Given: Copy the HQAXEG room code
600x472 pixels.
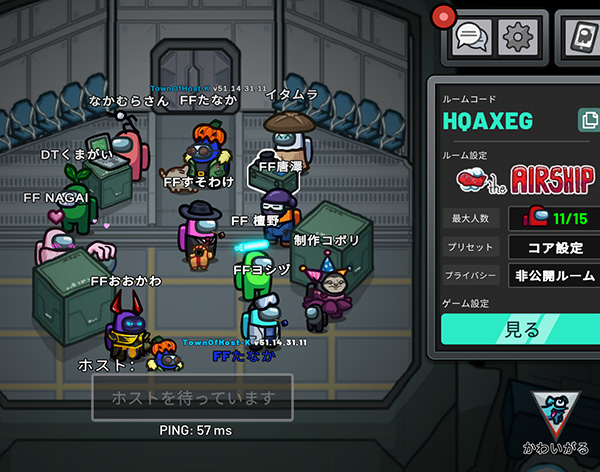Looking at the screenshot, I should tap(586, 121).
